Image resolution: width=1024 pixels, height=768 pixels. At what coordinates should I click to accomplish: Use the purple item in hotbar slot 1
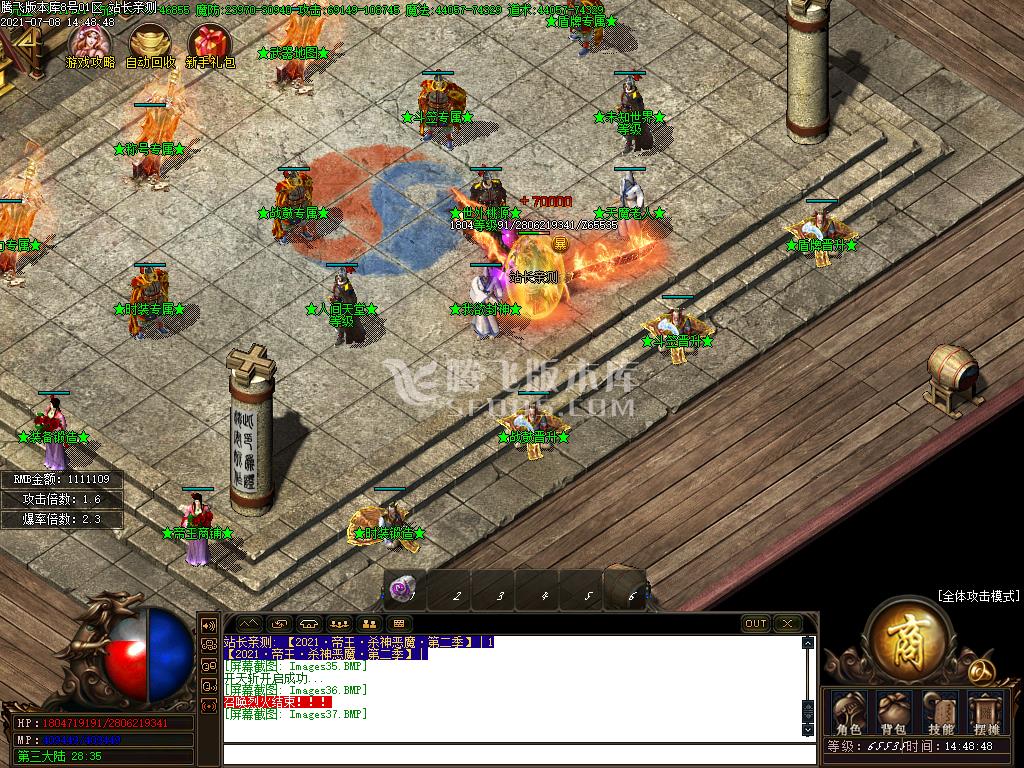coord(404,590)
